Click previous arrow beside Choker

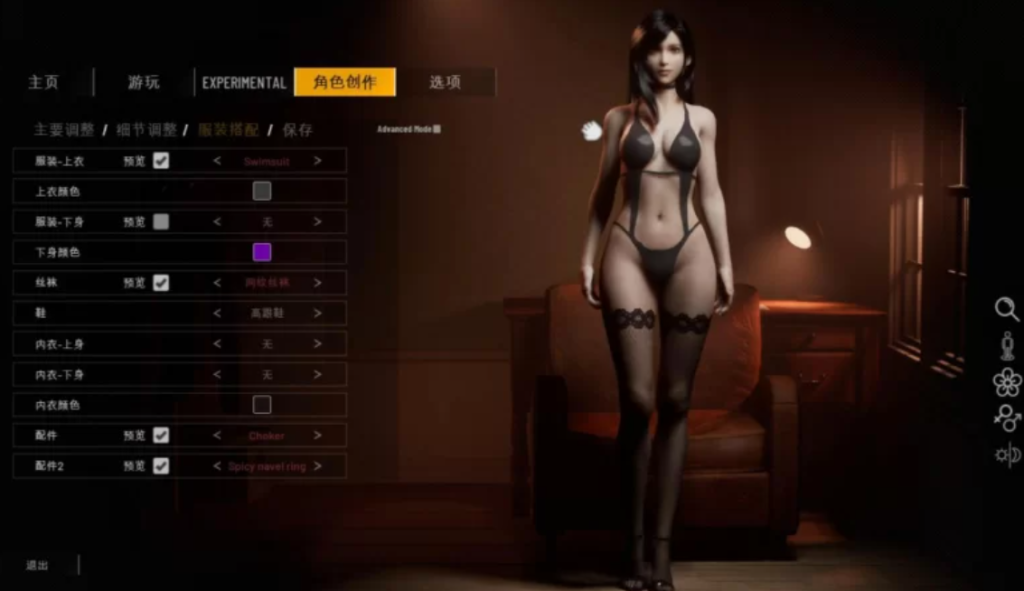(217, 436)
